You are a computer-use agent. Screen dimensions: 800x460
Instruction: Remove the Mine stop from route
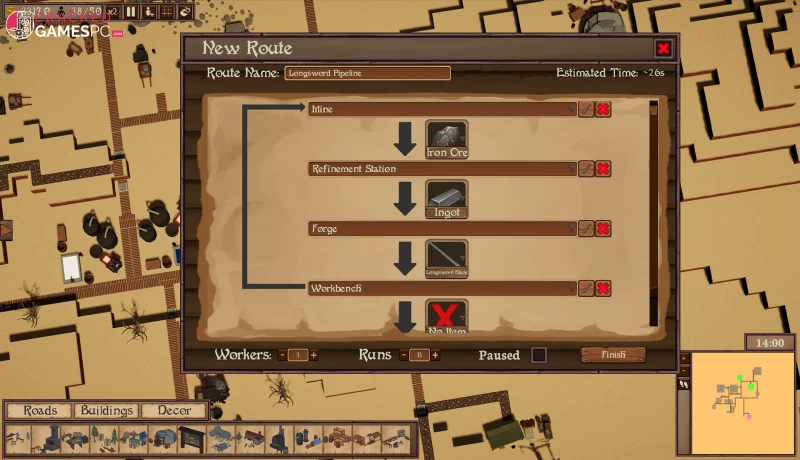tap(603, 109)
